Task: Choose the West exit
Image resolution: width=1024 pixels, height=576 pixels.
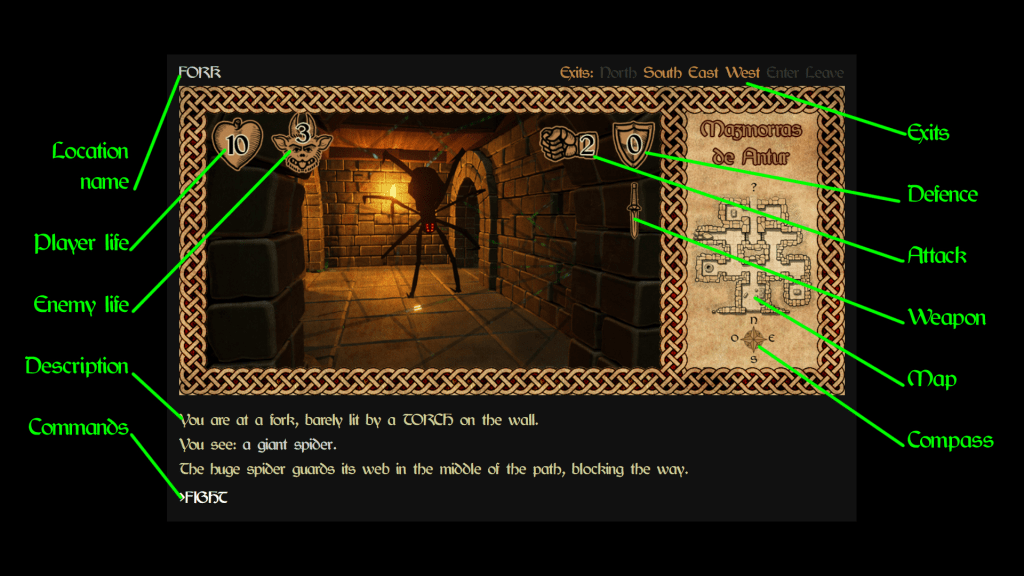Action: [743, 72]
